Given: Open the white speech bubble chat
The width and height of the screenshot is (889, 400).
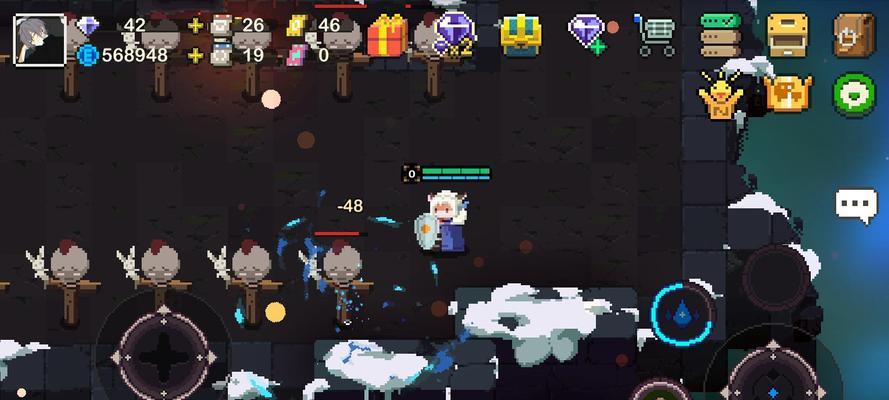Looking at the screenshot, I should 856,205.
